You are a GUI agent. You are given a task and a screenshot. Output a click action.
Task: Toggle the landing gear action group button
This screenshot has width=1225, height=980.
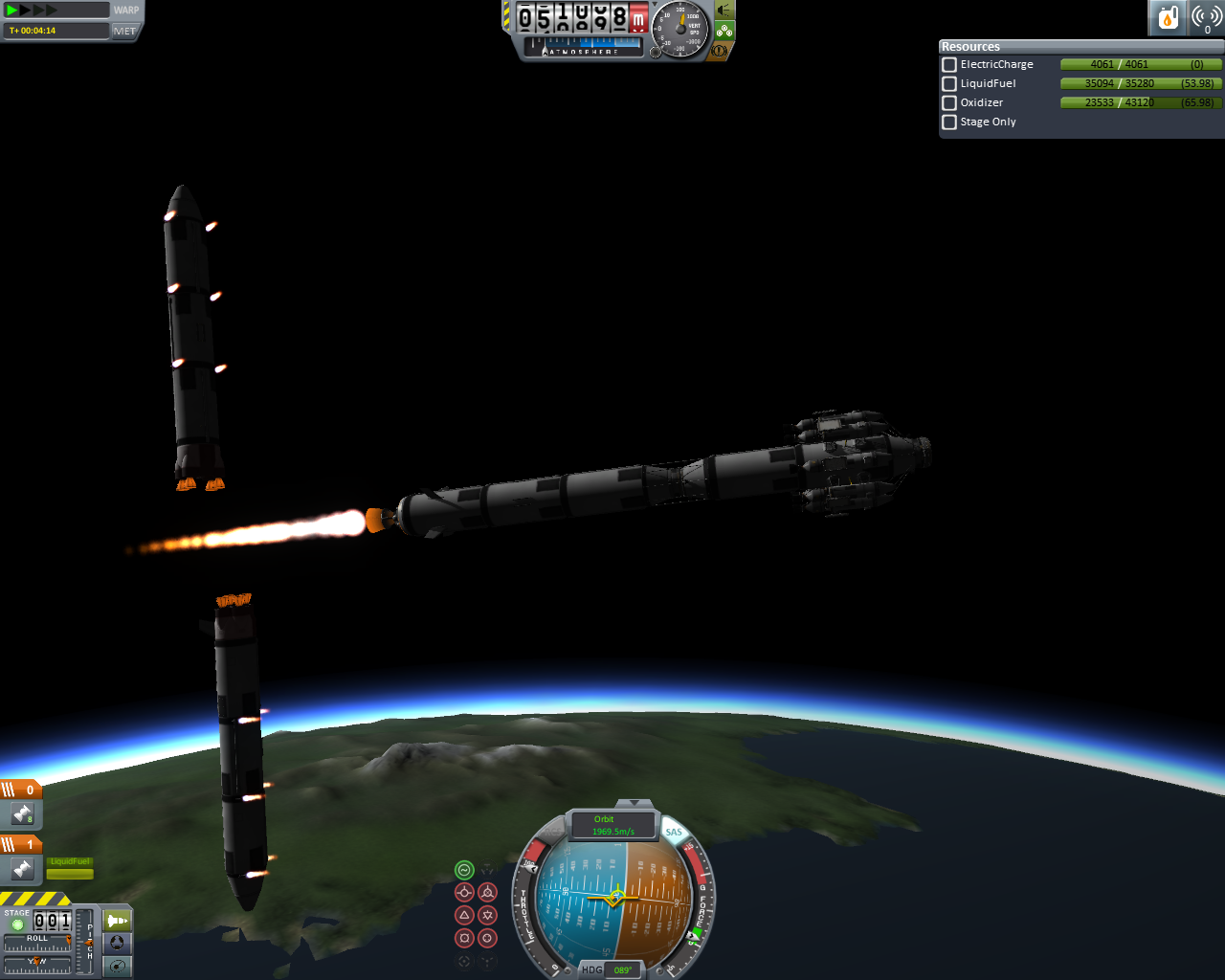724,31
